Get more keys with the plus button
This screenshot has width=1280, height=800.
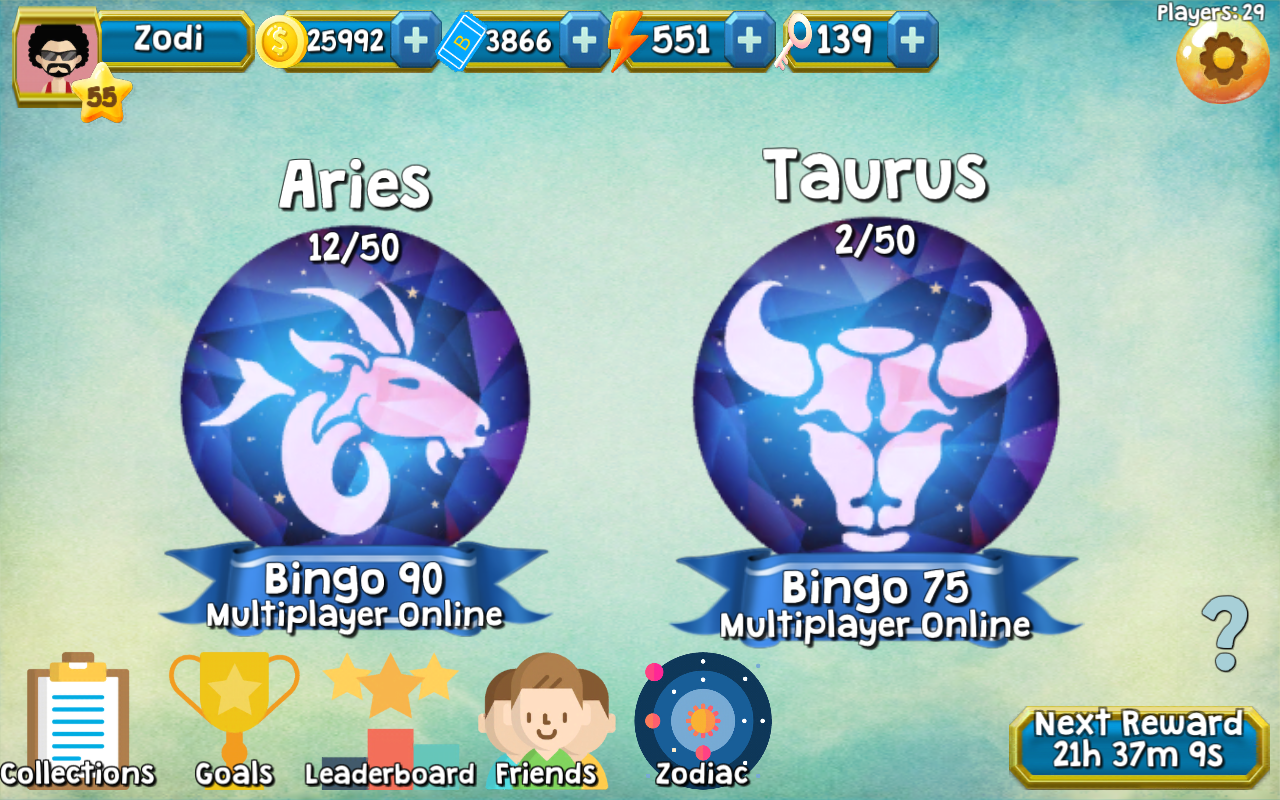[x=911, y=42]
